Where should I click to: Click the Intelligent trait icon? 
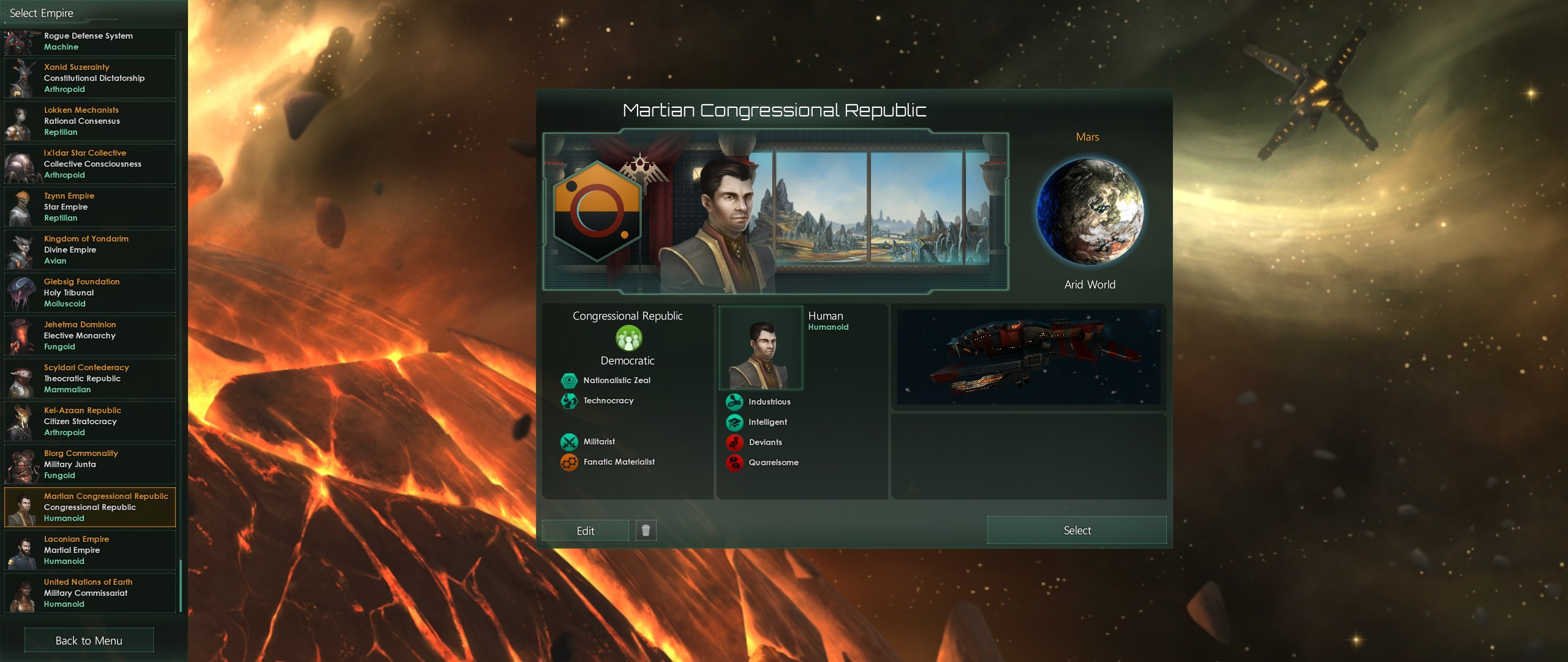point(734,422)
